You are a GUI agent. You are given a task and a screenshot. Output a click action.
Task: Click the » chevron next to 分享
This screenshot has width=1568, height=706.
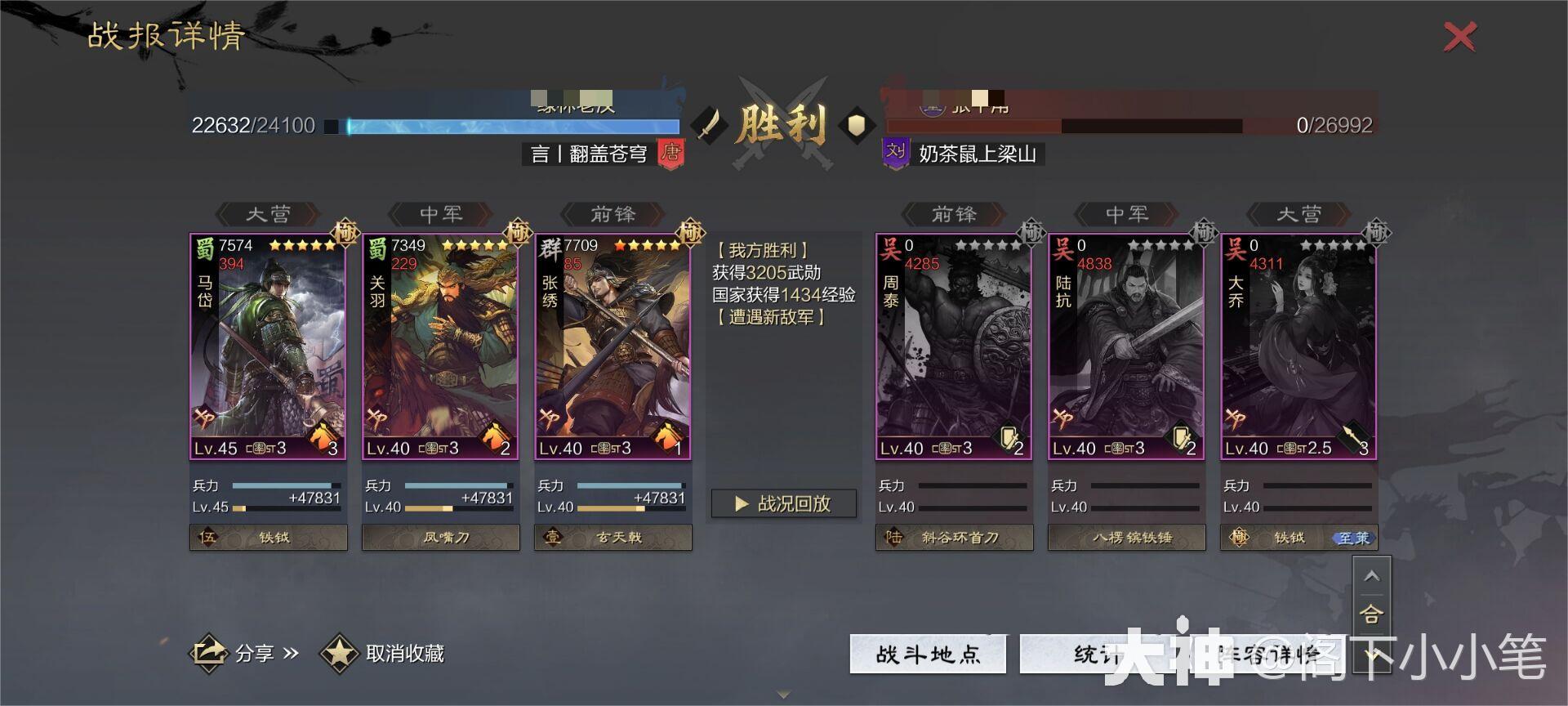(x=290, y=654)
